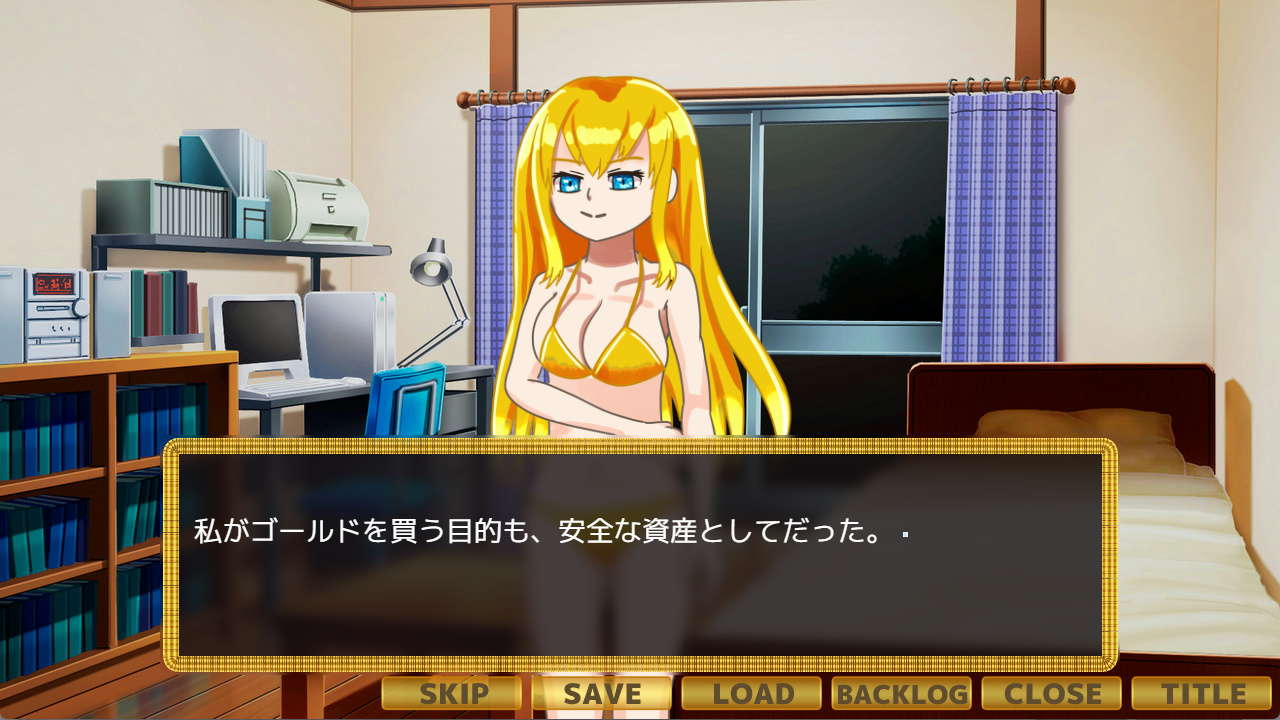The height and width of the screenshot is (720, 1280).
Task: Show the BACKLOG of past dialogue
Action: click(901, 693)
